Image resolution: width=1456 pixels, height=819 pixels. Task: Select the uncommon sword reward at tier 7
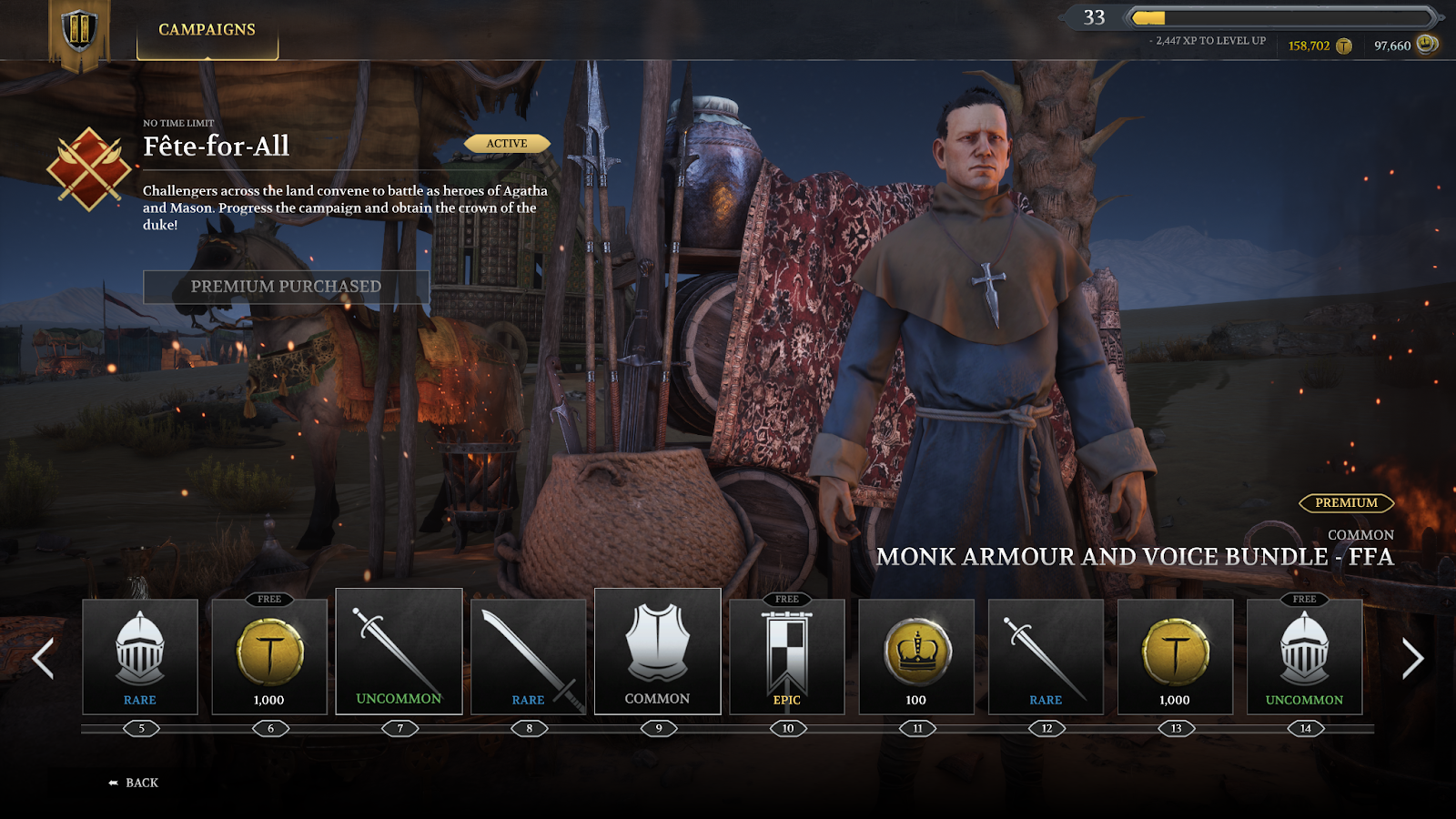coord(400,653)
